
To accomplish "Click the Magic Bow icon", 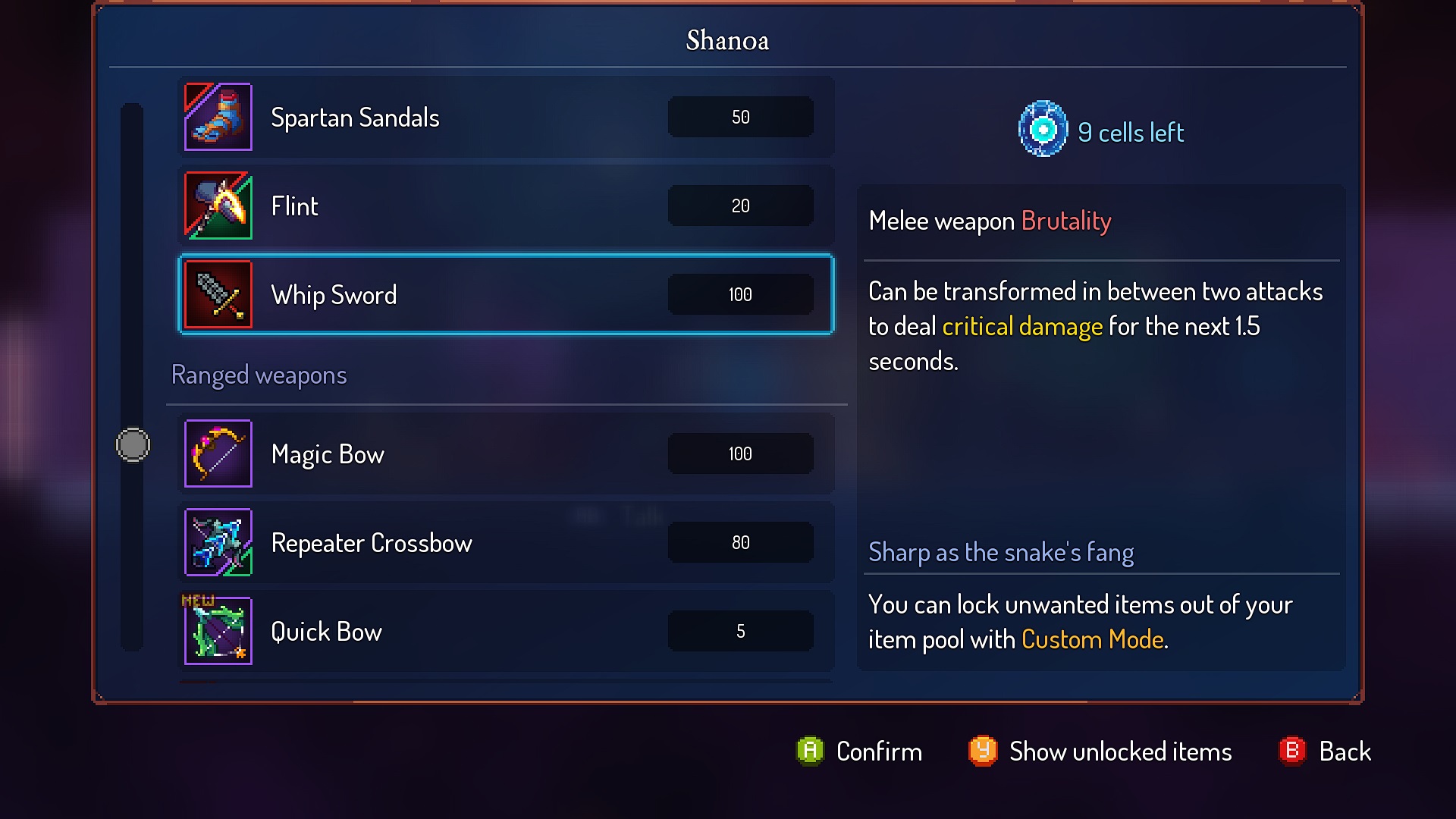I will (218, 453).
